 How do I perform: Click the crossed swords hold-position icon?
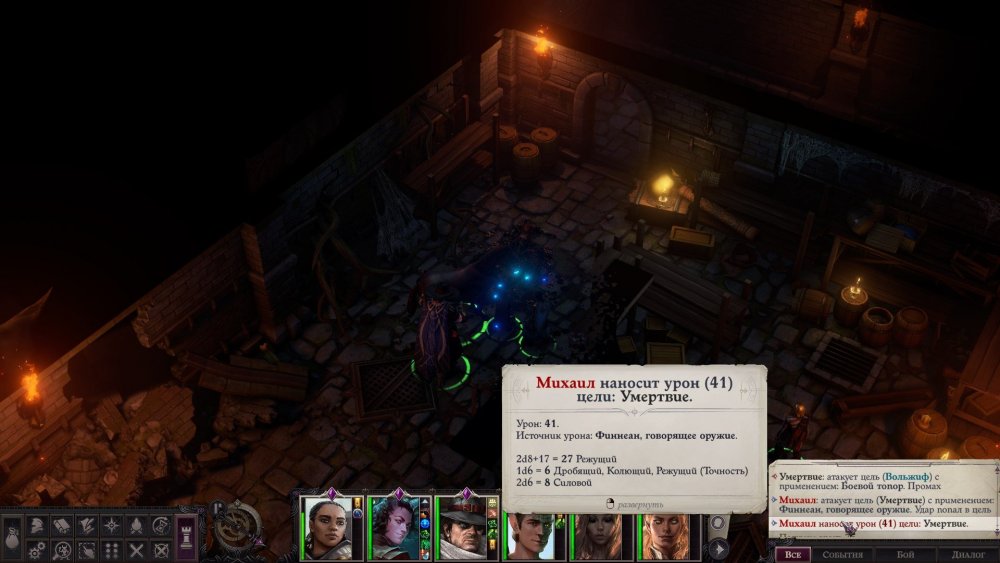(x=136, y=549)
